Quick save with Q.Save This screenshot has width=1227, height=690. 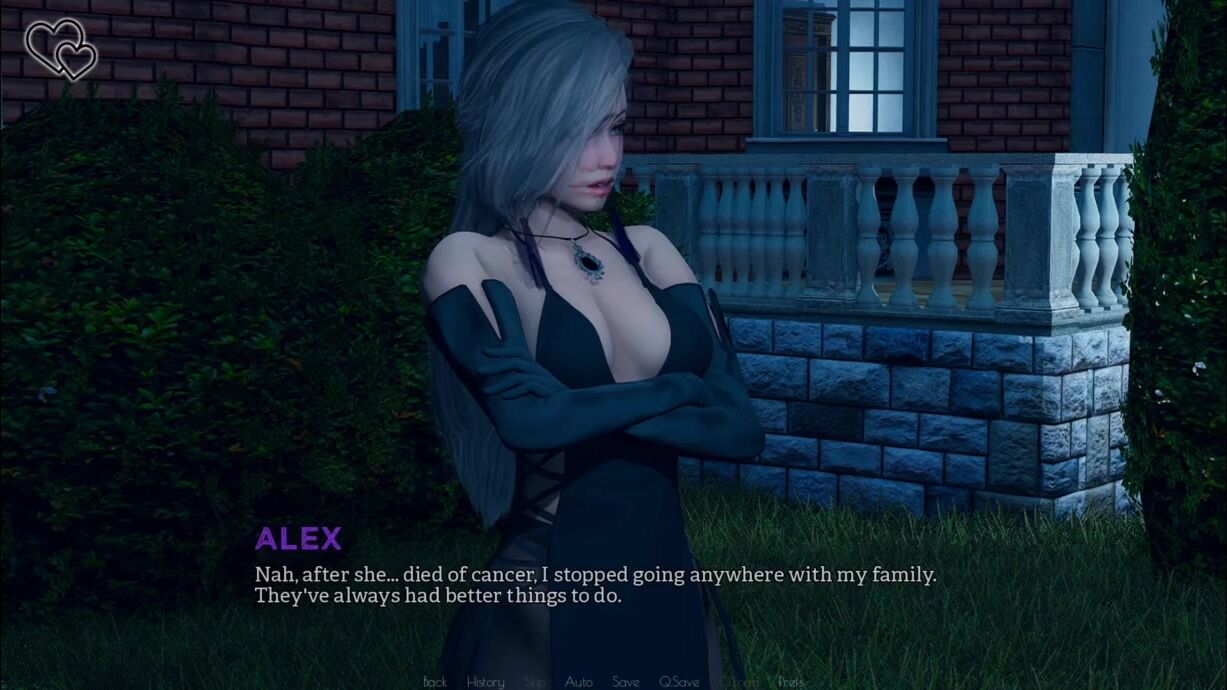tap(679, 682)
